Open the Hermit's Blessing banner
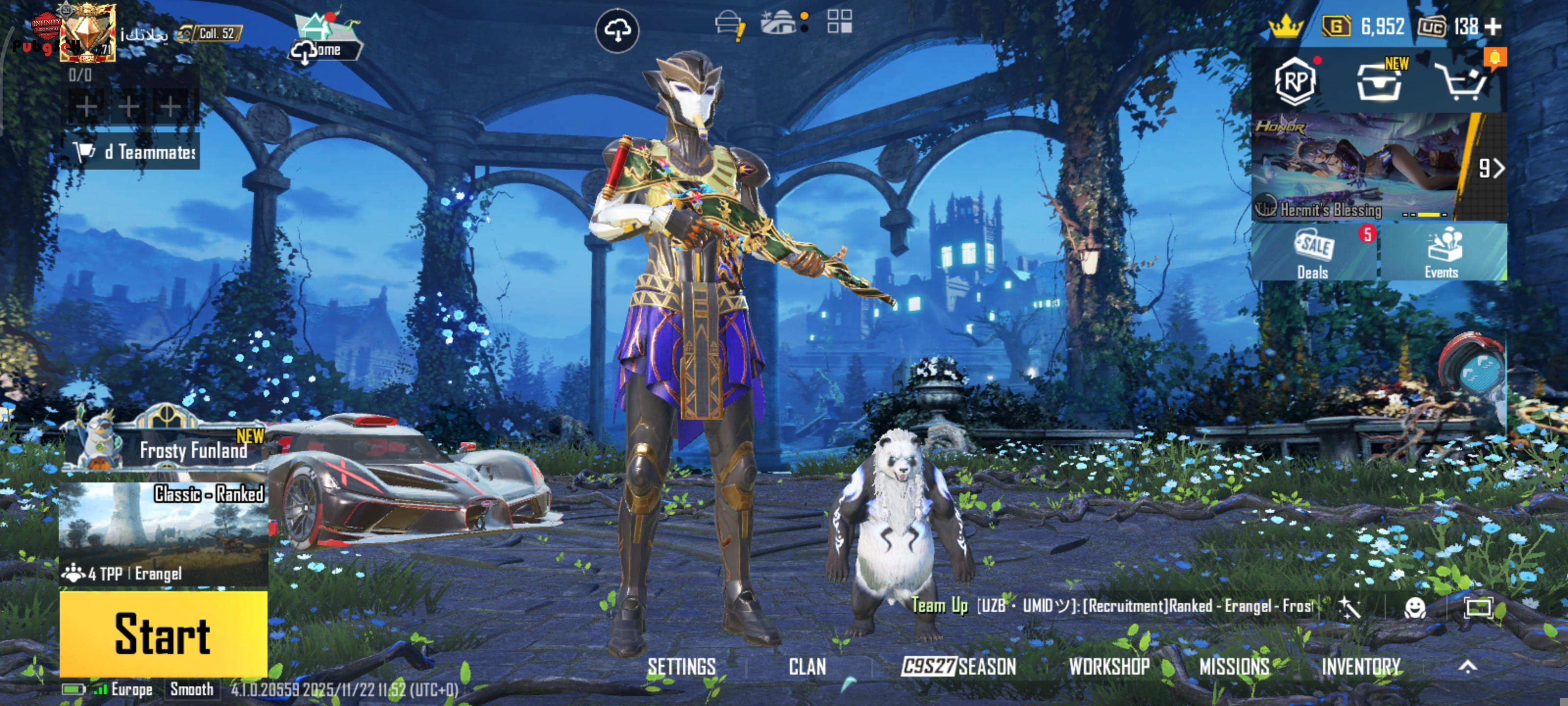Viewport: 1568px width, 706px height. click(1357, 166)
